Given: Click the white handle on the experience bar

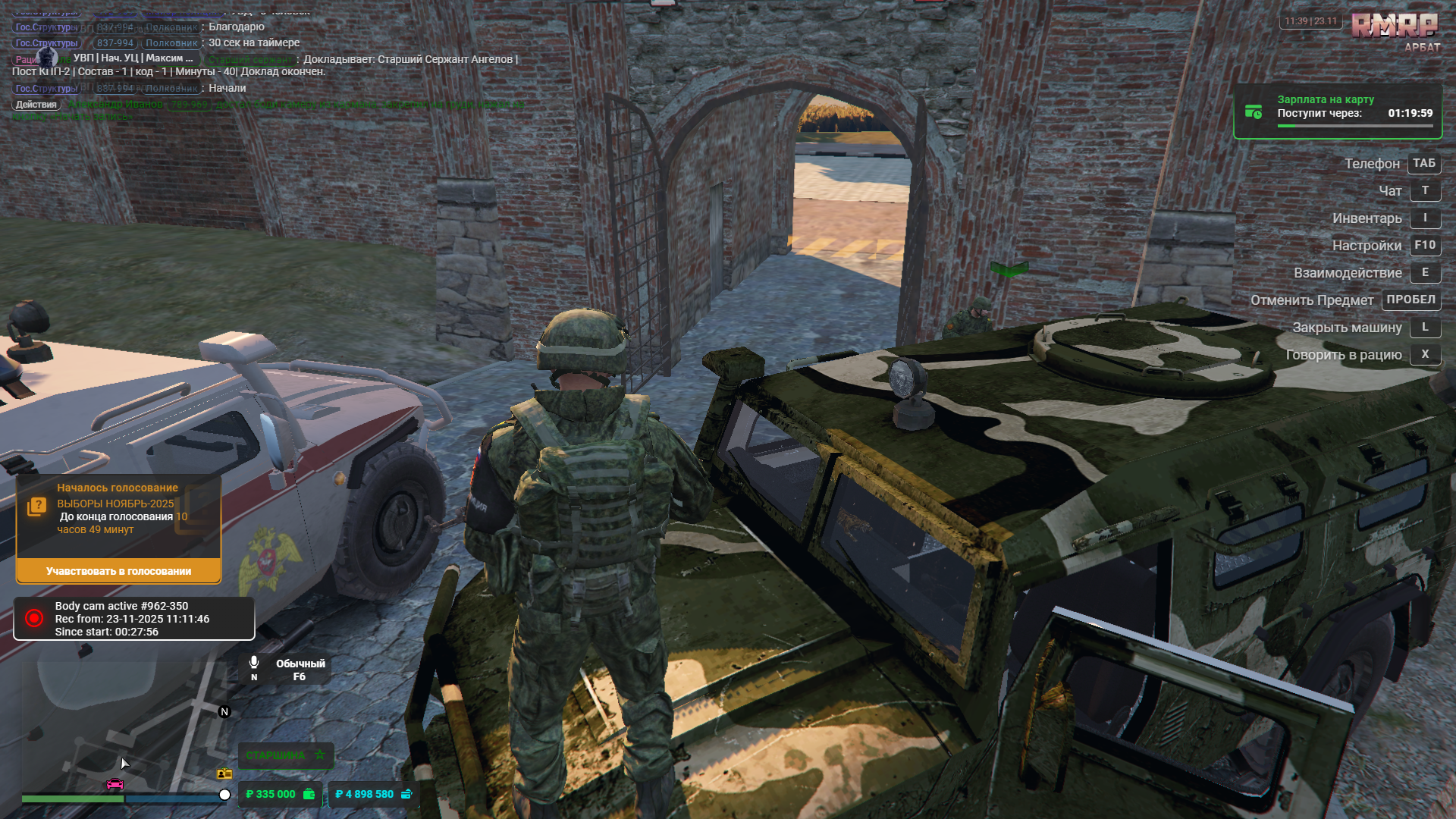Looking at the screenshot, I should tap(223, 794).
